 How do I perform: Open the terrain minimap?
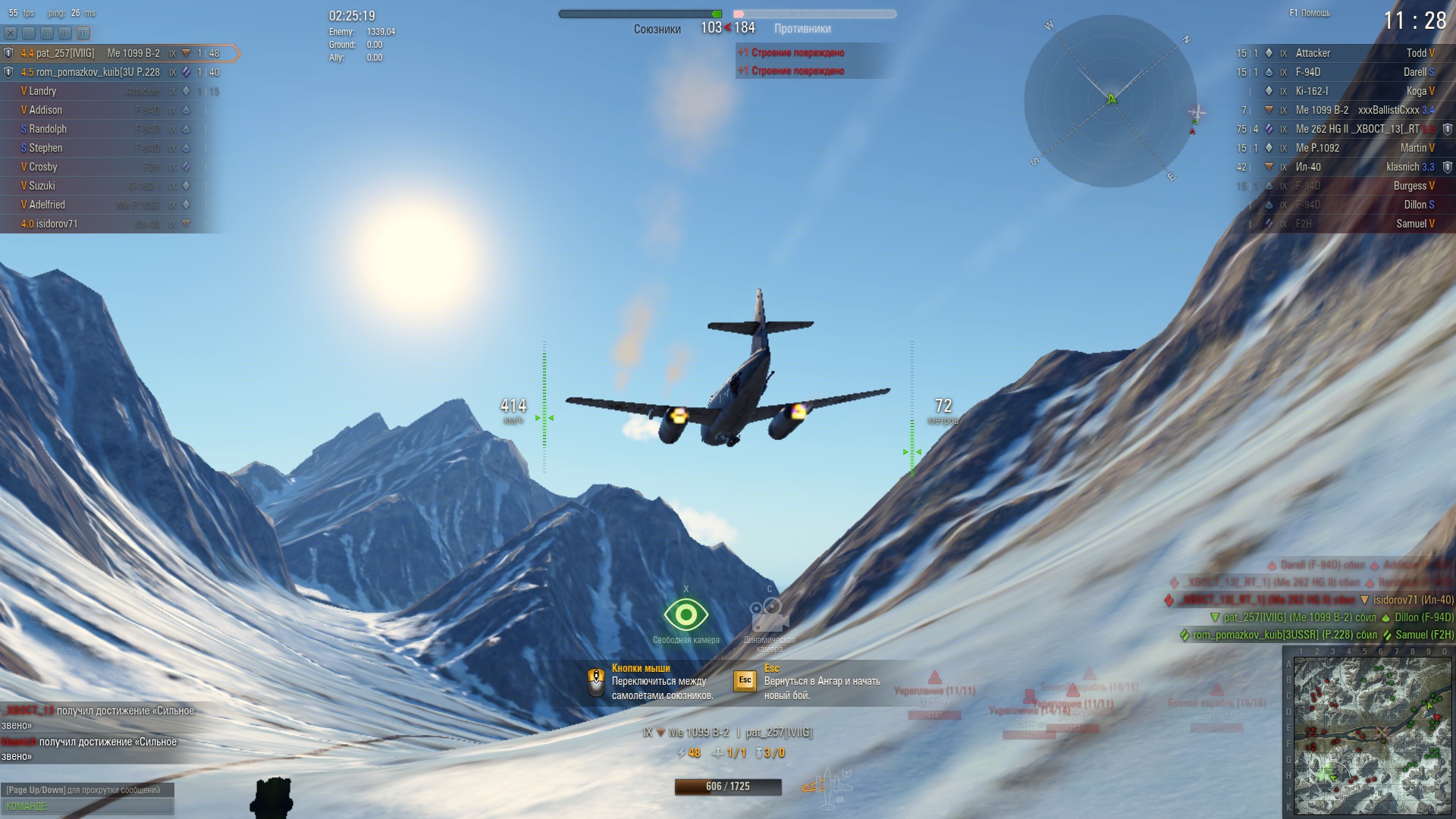[1372, 736]
